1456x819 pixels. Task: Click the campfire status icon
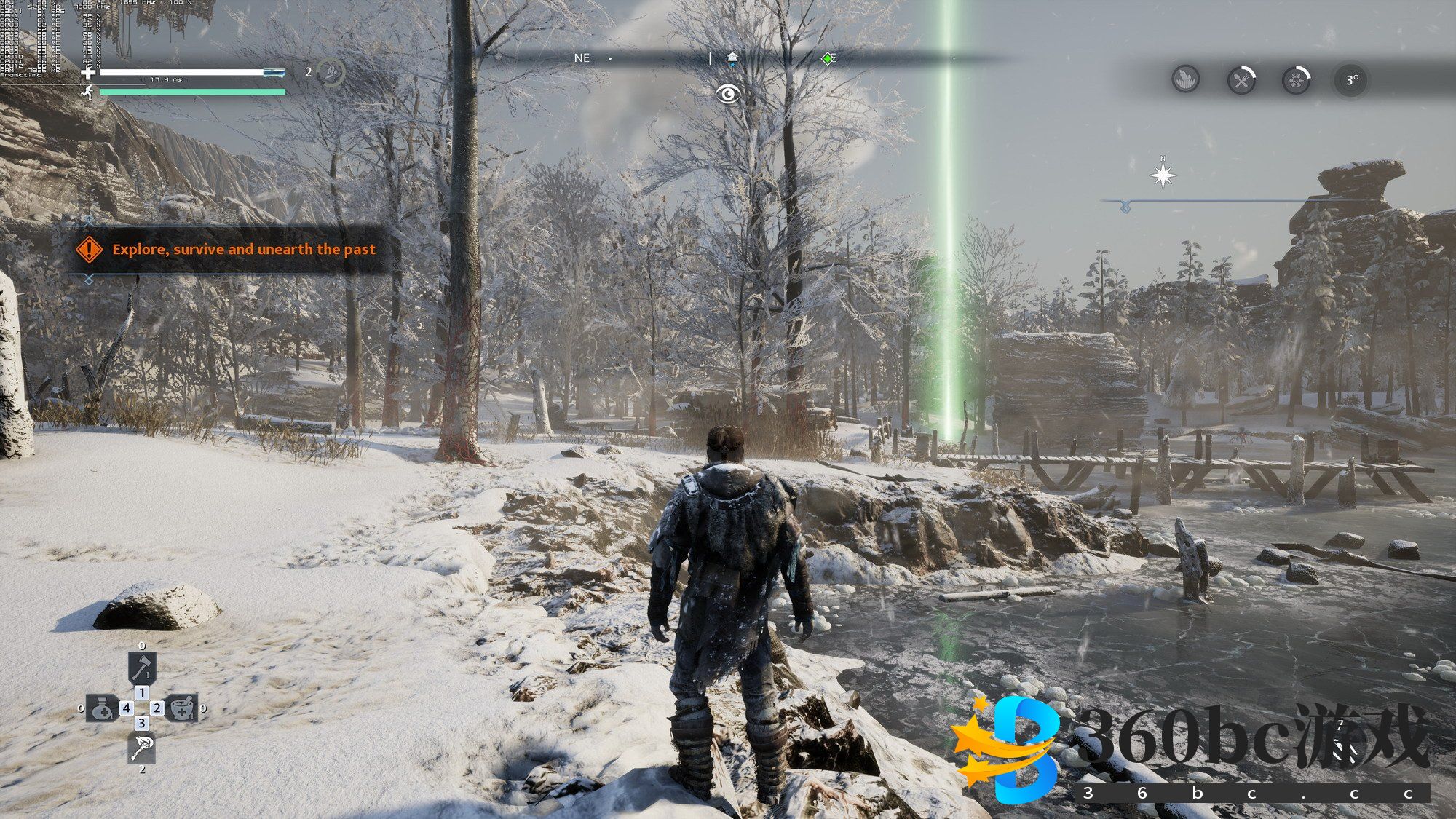click(x=1186, y=79)
